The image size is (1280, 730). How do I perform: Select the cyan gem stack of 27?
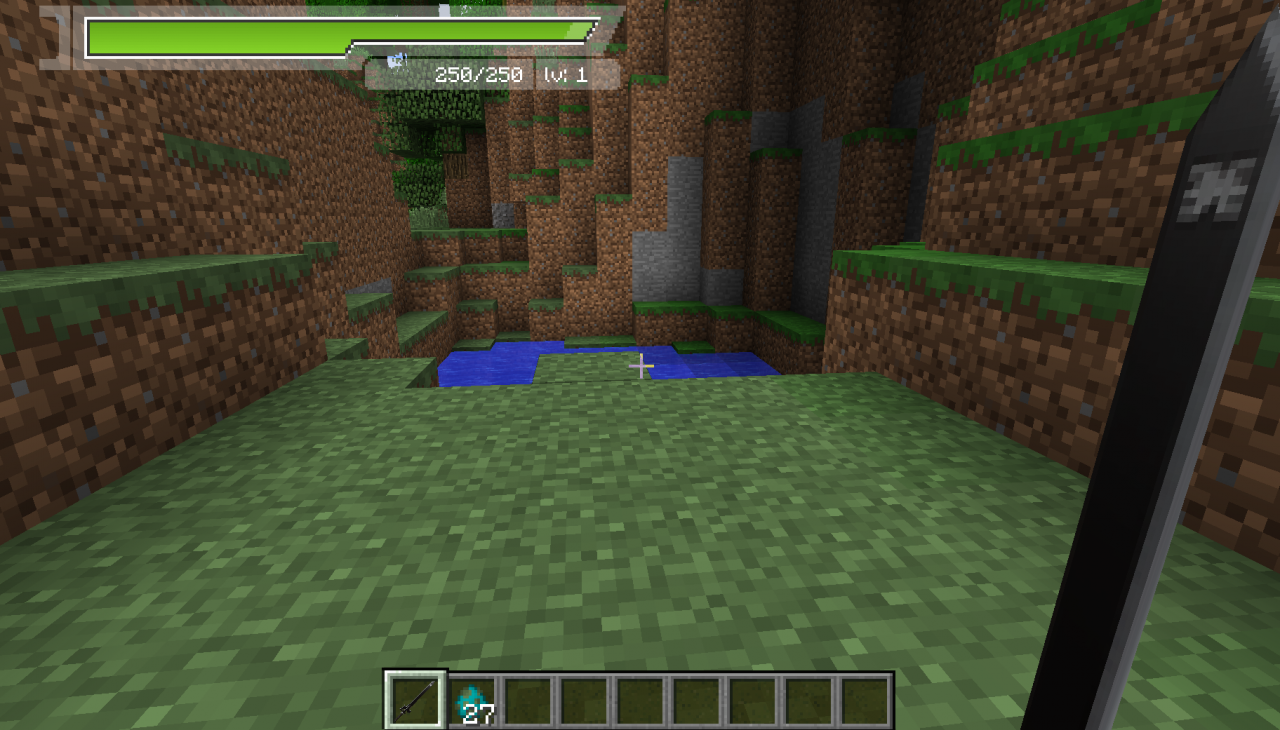[473, 700]
